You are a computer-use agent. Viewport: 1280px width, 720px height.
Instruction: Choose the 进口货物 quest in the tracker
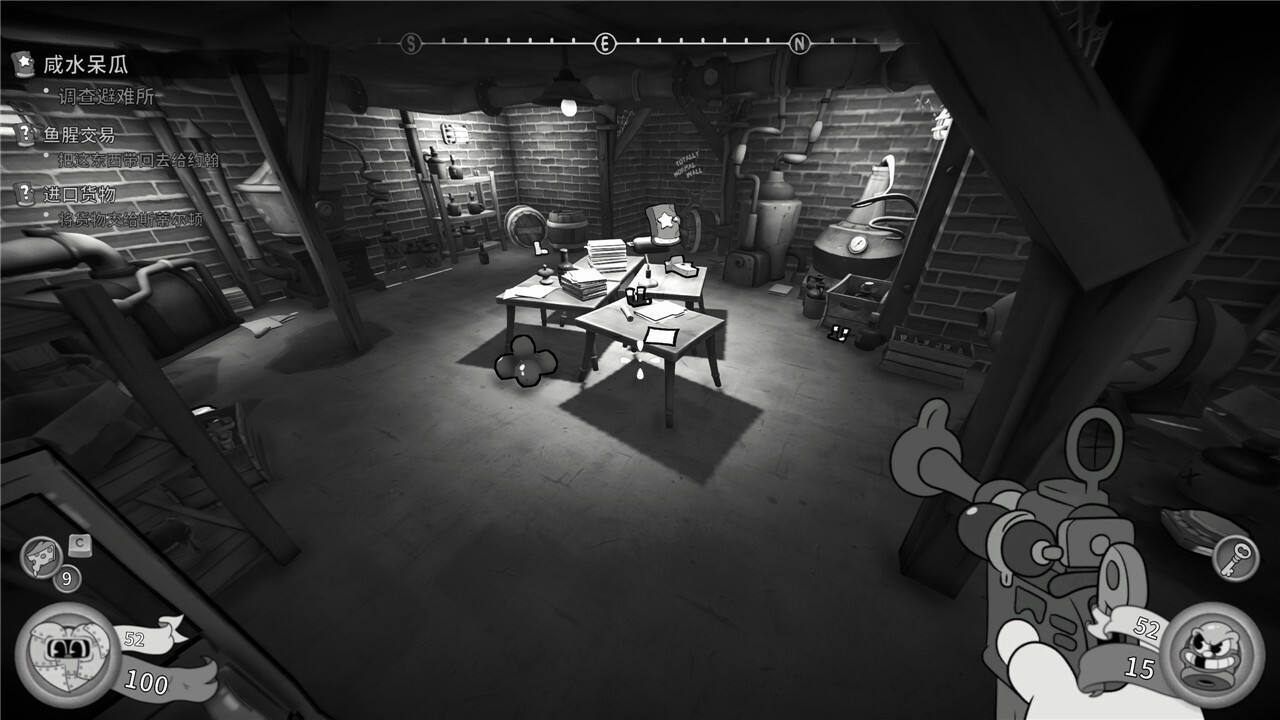click(79, 194)
